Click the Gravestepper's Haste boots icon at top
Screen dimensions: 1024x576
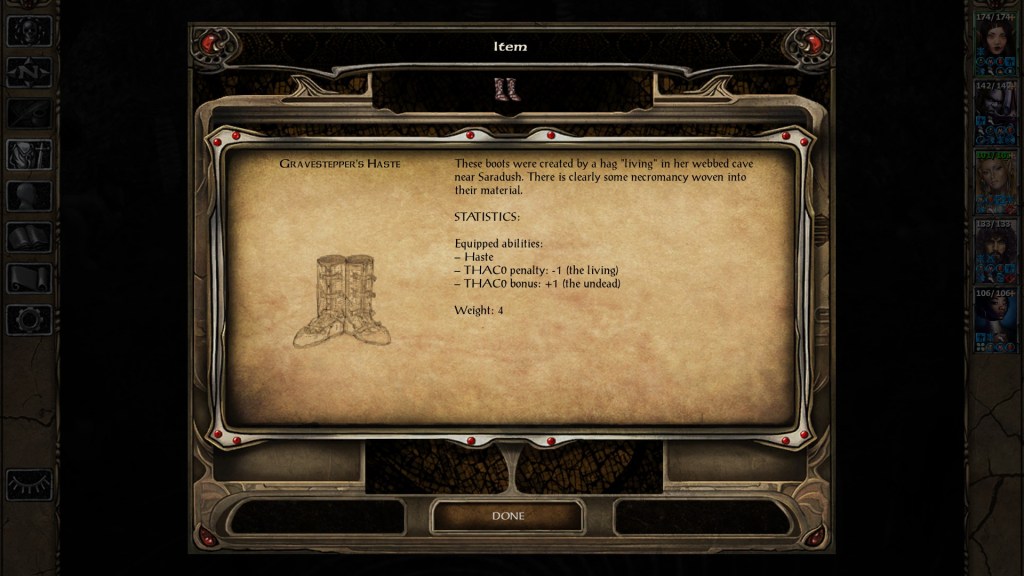click(507, 89)
